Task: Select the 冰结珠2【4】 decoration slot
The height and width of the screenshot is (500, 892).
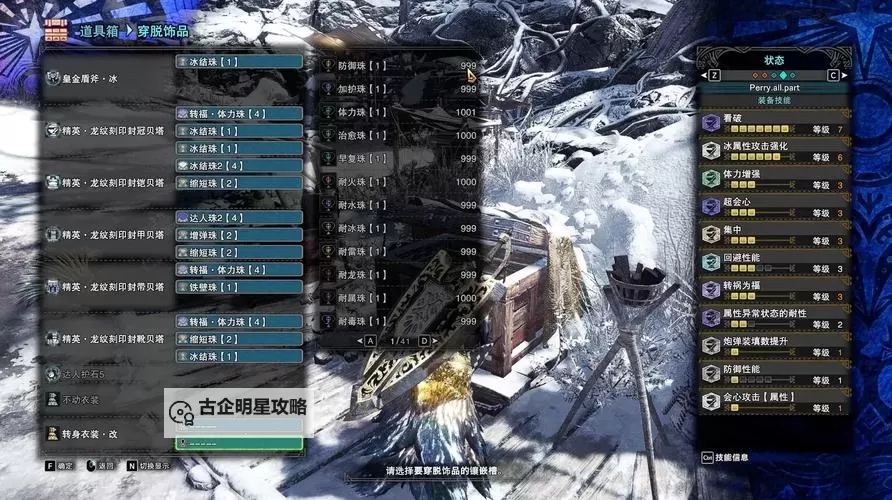Action: [239, 165]
